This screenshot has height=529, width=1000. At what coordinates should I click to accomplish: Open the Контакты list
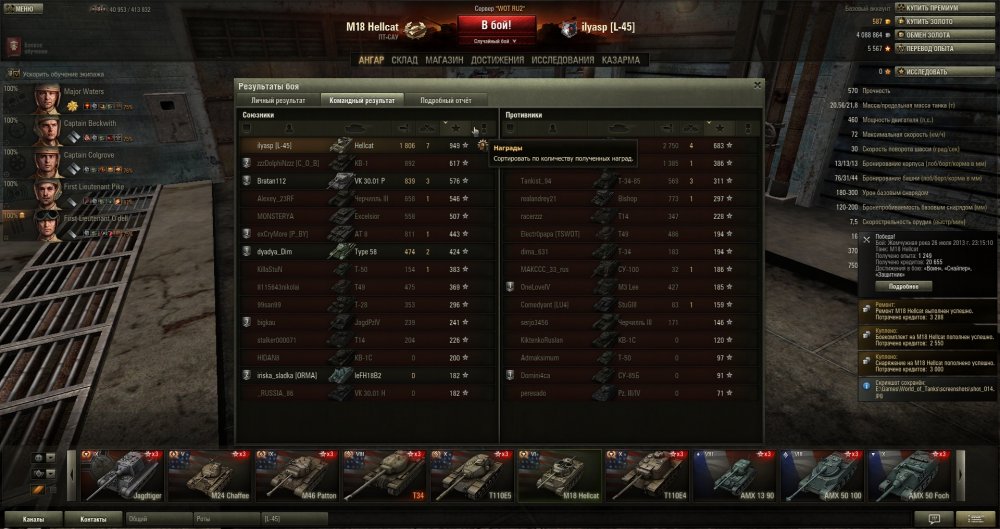click(x=94, y=520)
